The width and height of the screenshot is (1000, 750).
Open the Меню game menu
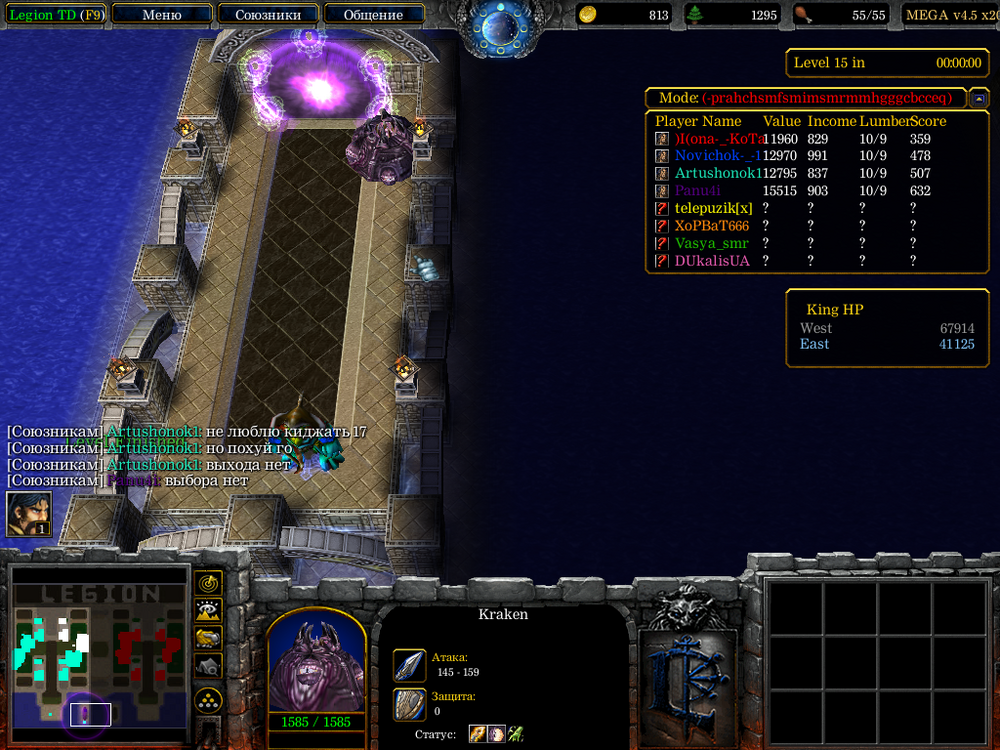(162, 15)
